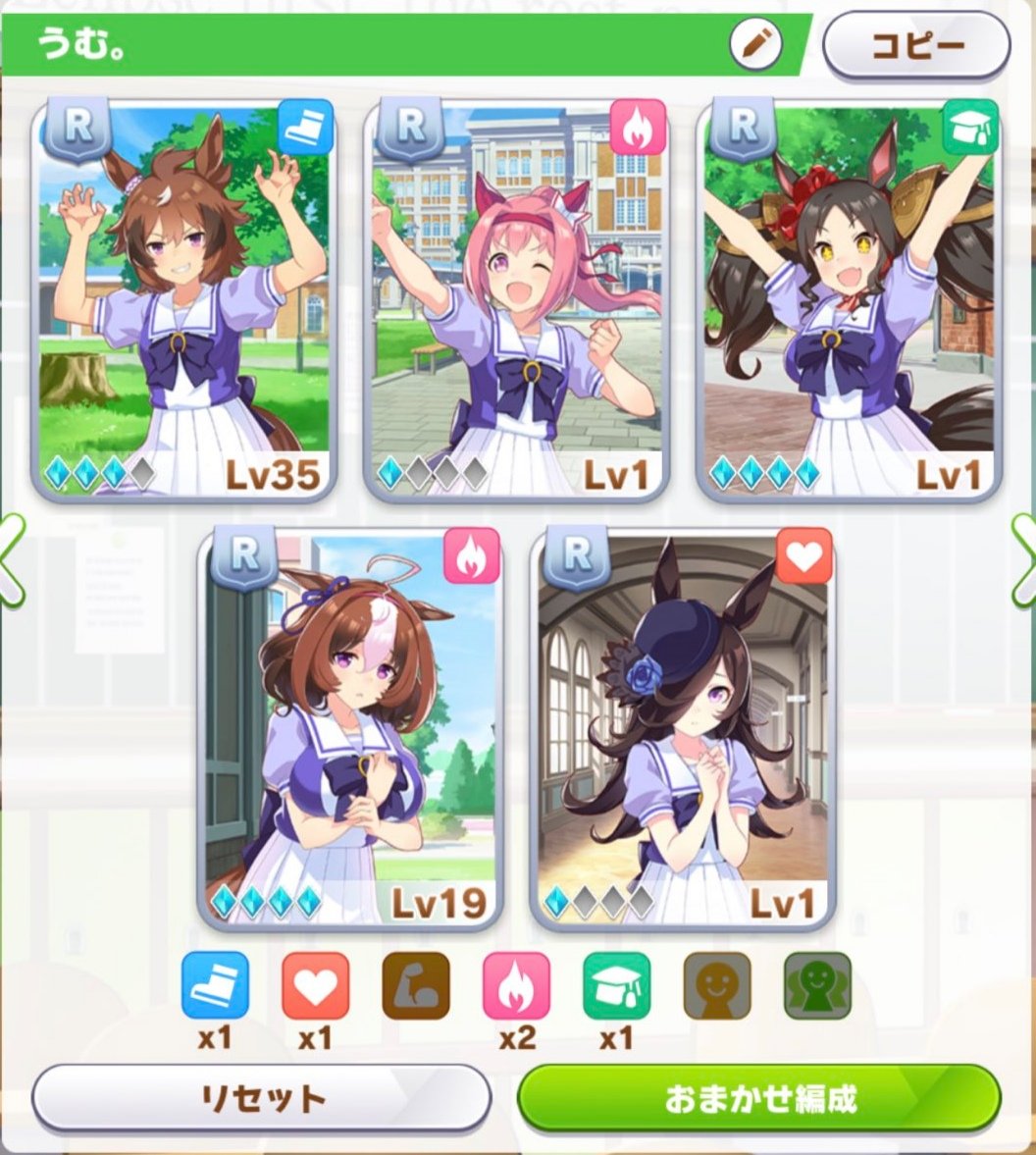Click the orange heart stamina type icon
The image size is (1036, 1155).
316,986
